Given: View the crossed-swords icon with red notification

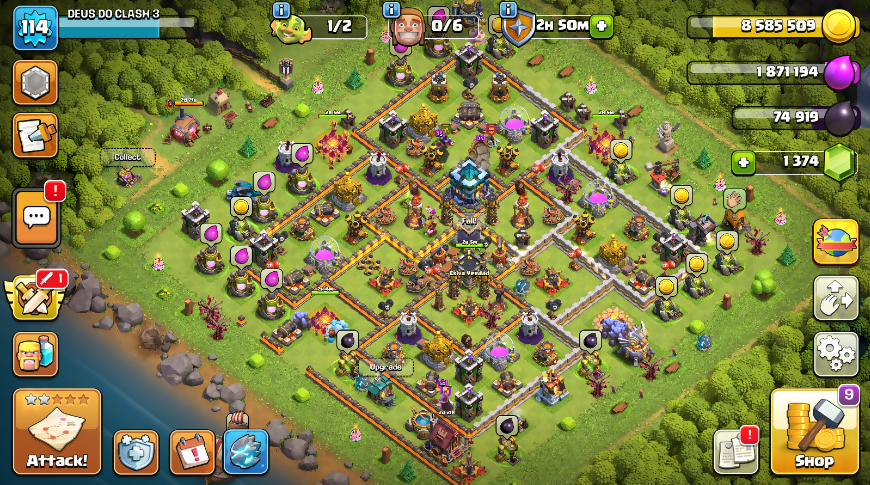Looking at the screenshot, I should click(35, 296).
